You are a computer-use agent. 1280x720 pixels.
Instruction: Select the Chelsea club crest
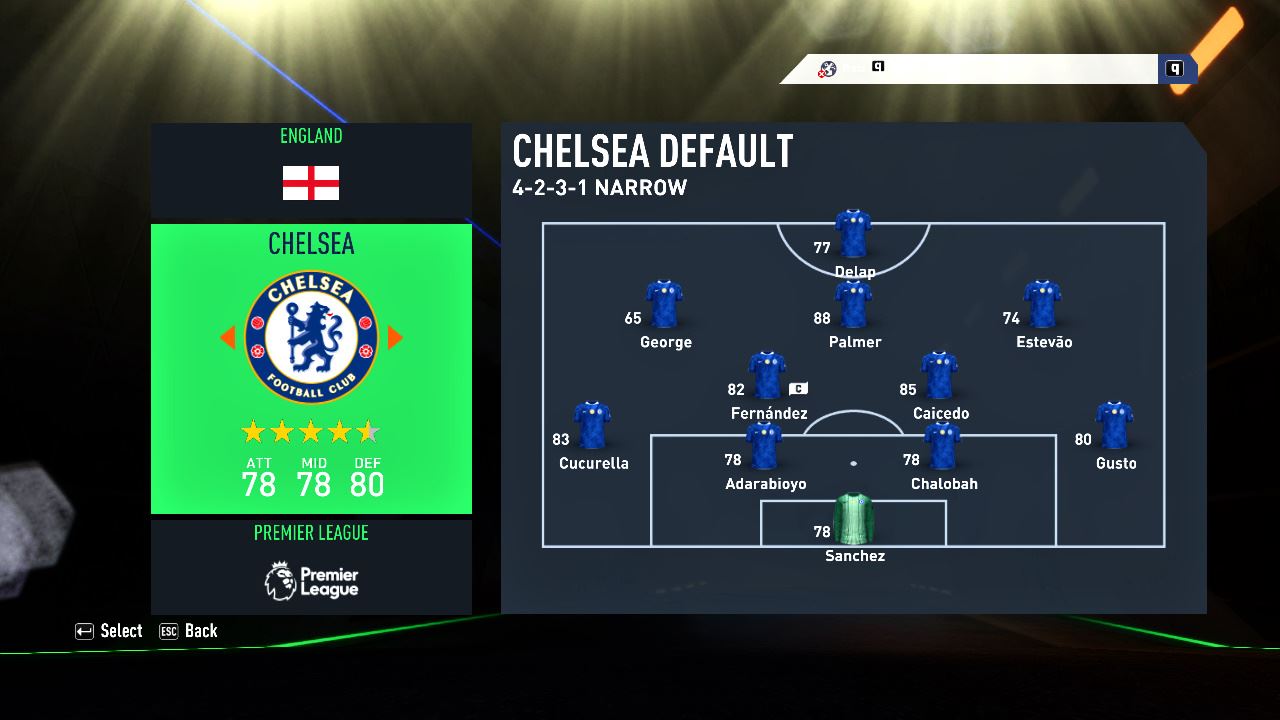pos(311,338)
